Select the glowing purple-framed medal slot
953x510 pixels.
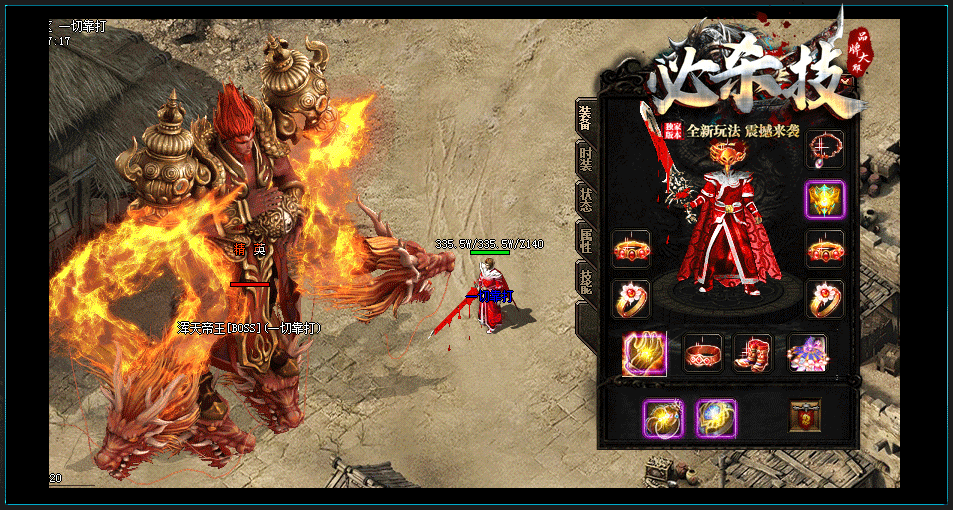point(825,199)
